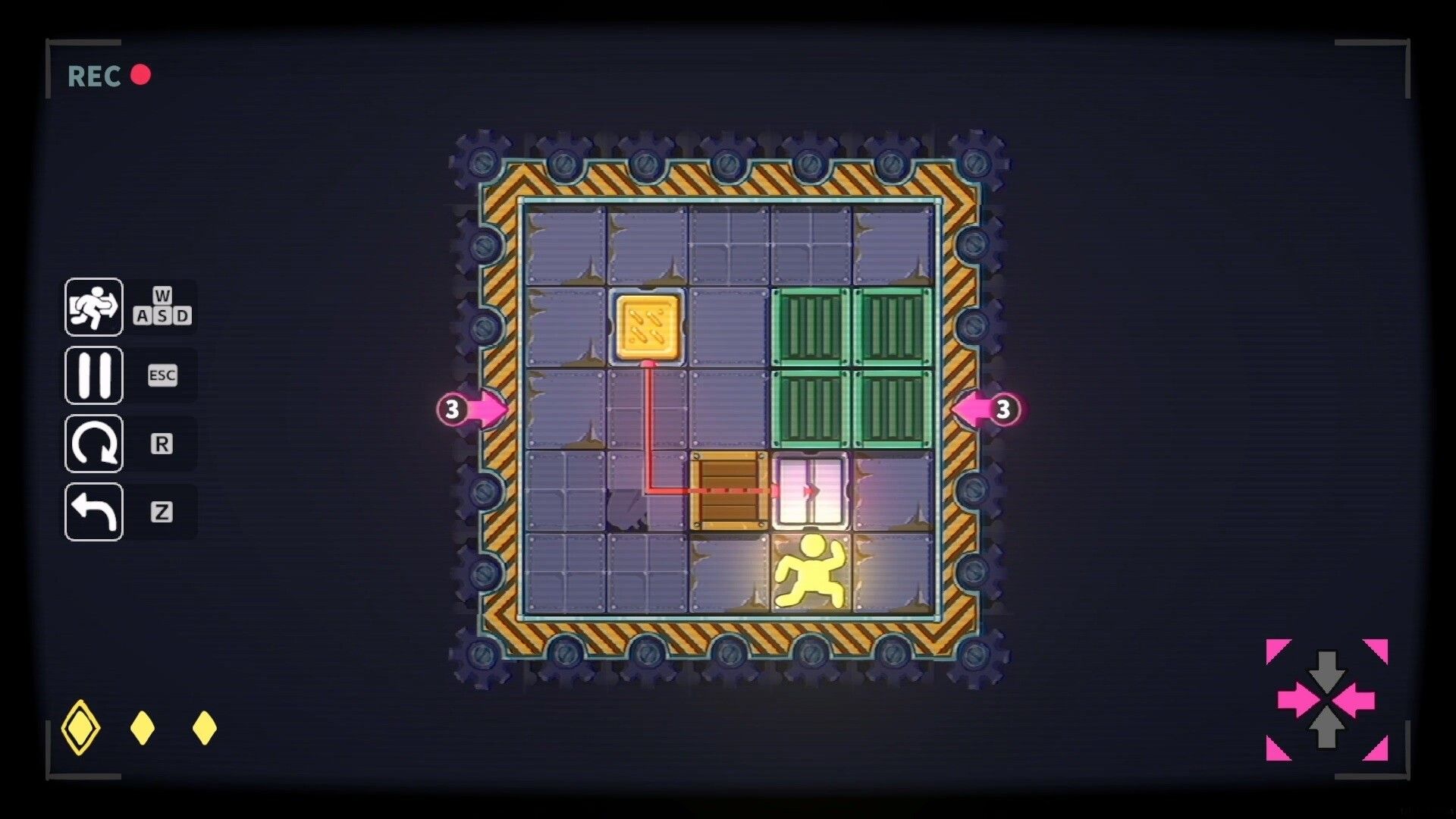1456x819 pixels.
Task: Select the middle small diamond icon
Action: tap(140, 726)
